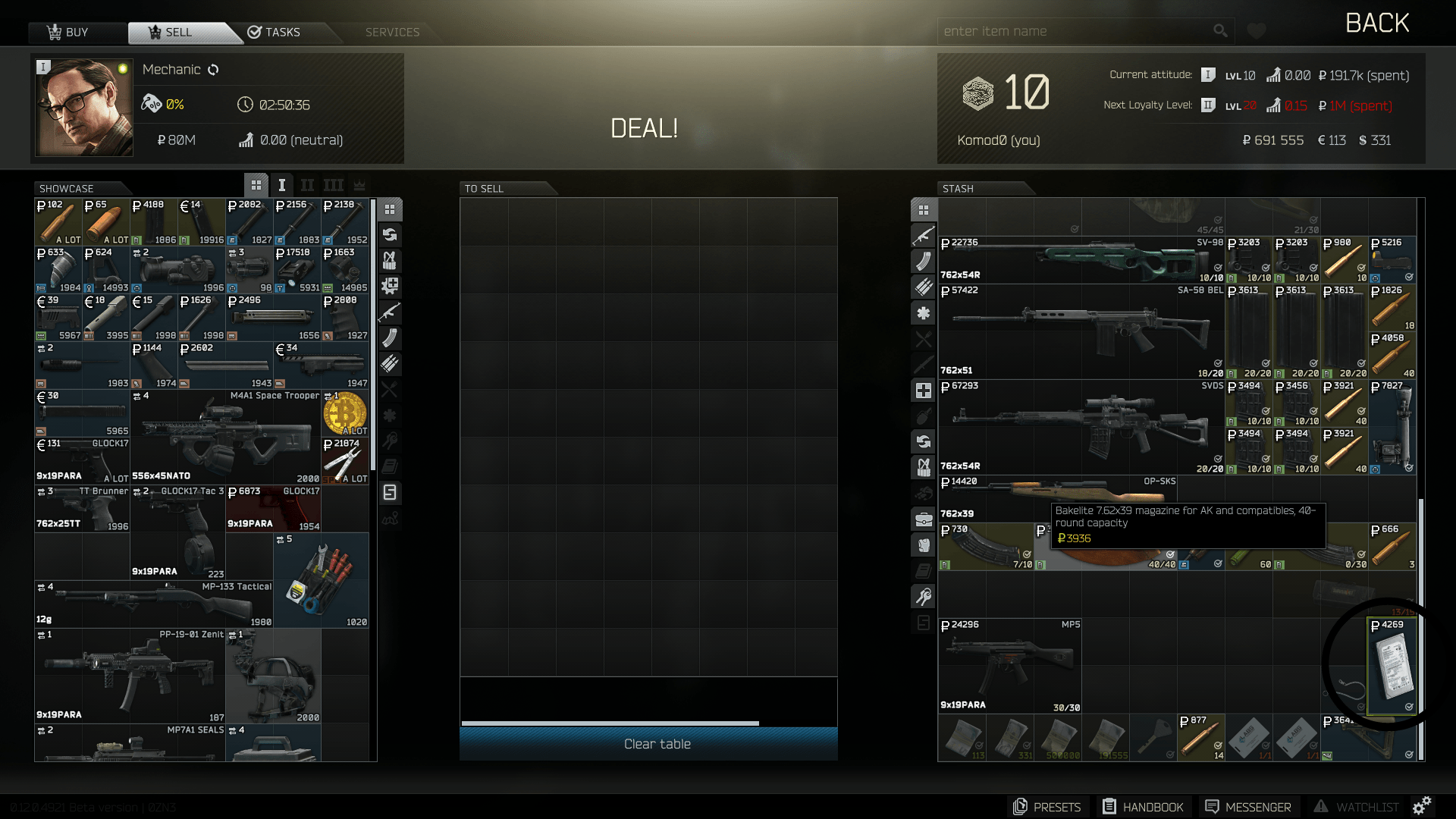1456x819 pixels.
Task: Toggle the show-all-items grid filter in showcase
Action: tap(390, 210)
